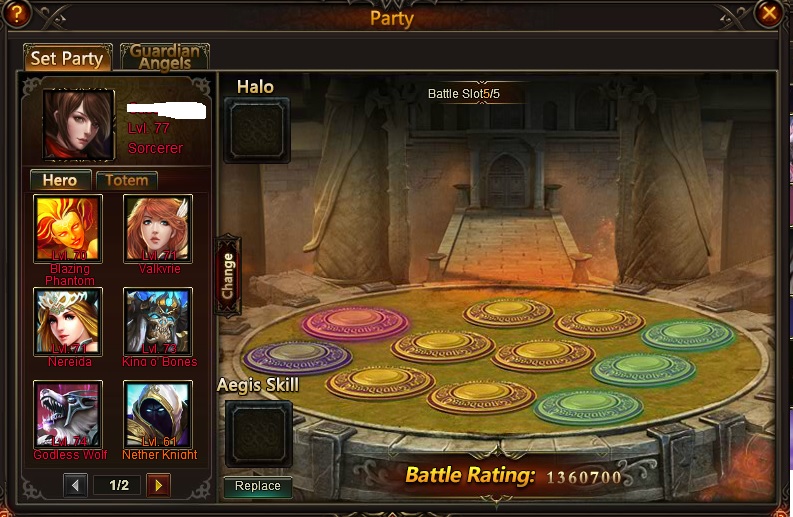The height and width of the screenshot is (517, 793).
Task: Click the Replace button
Action: 258,487
